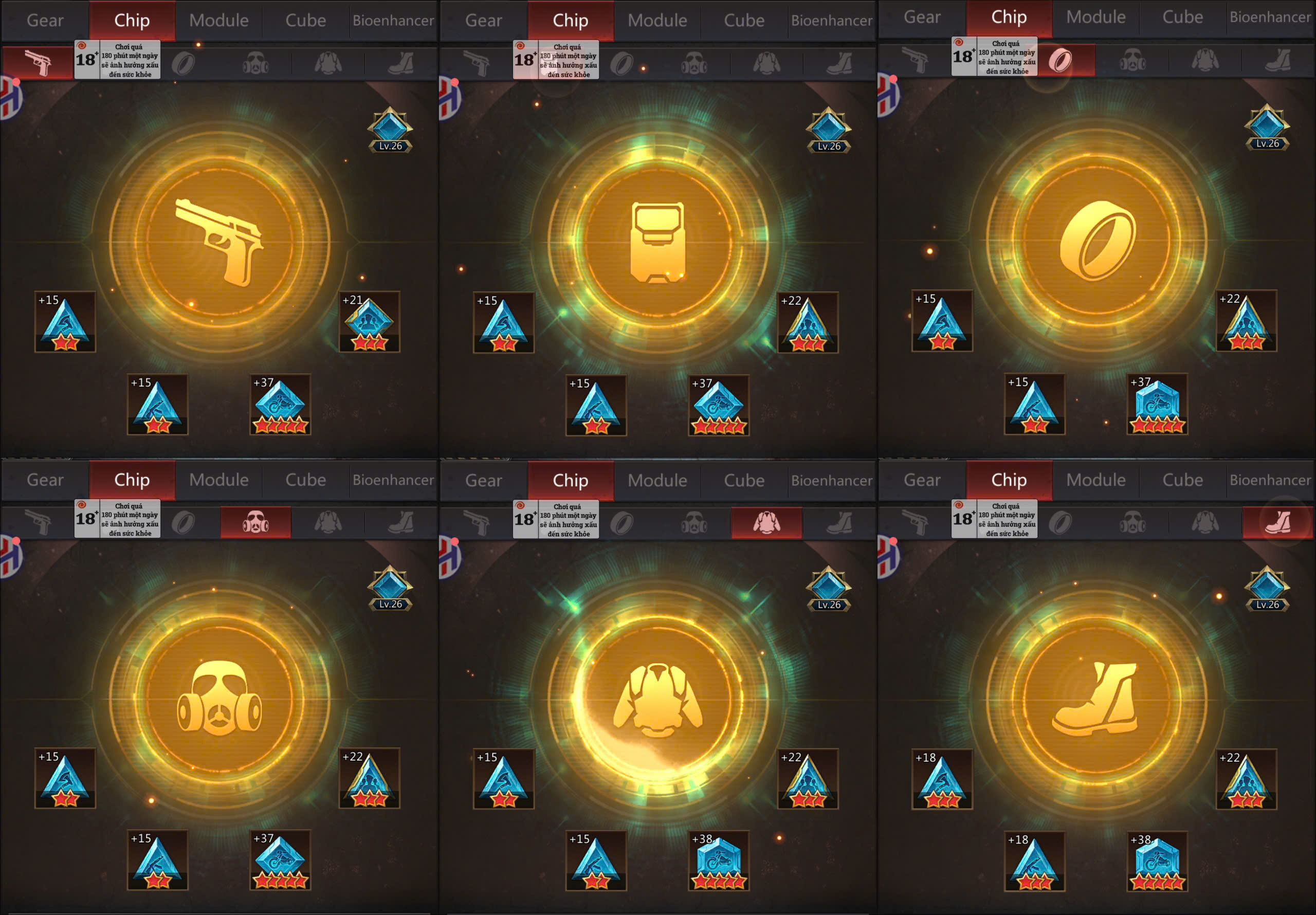Viewport: 1316px width, 915px height.
Task: Open the +21 three-star chip slot
Action: coord(369,322)
